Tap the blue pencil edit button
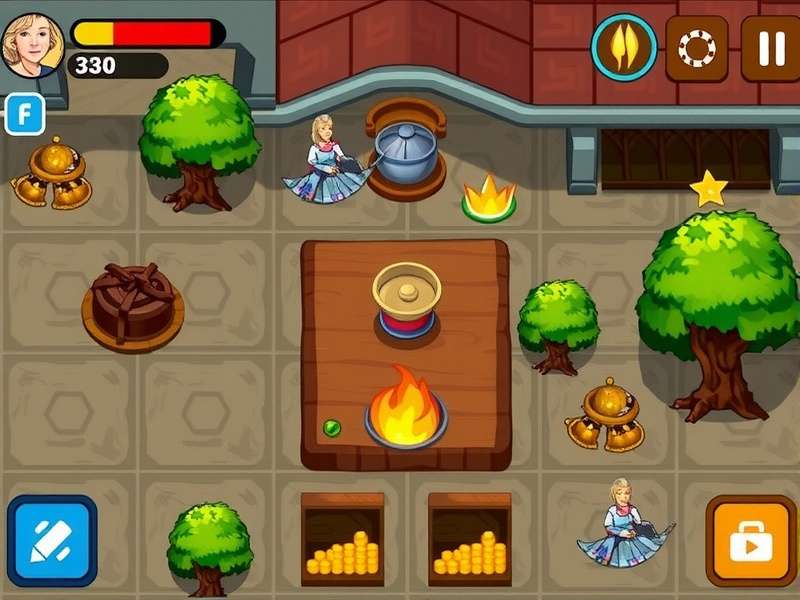This screenshot has width=800, height=600. tap(52, 540)
